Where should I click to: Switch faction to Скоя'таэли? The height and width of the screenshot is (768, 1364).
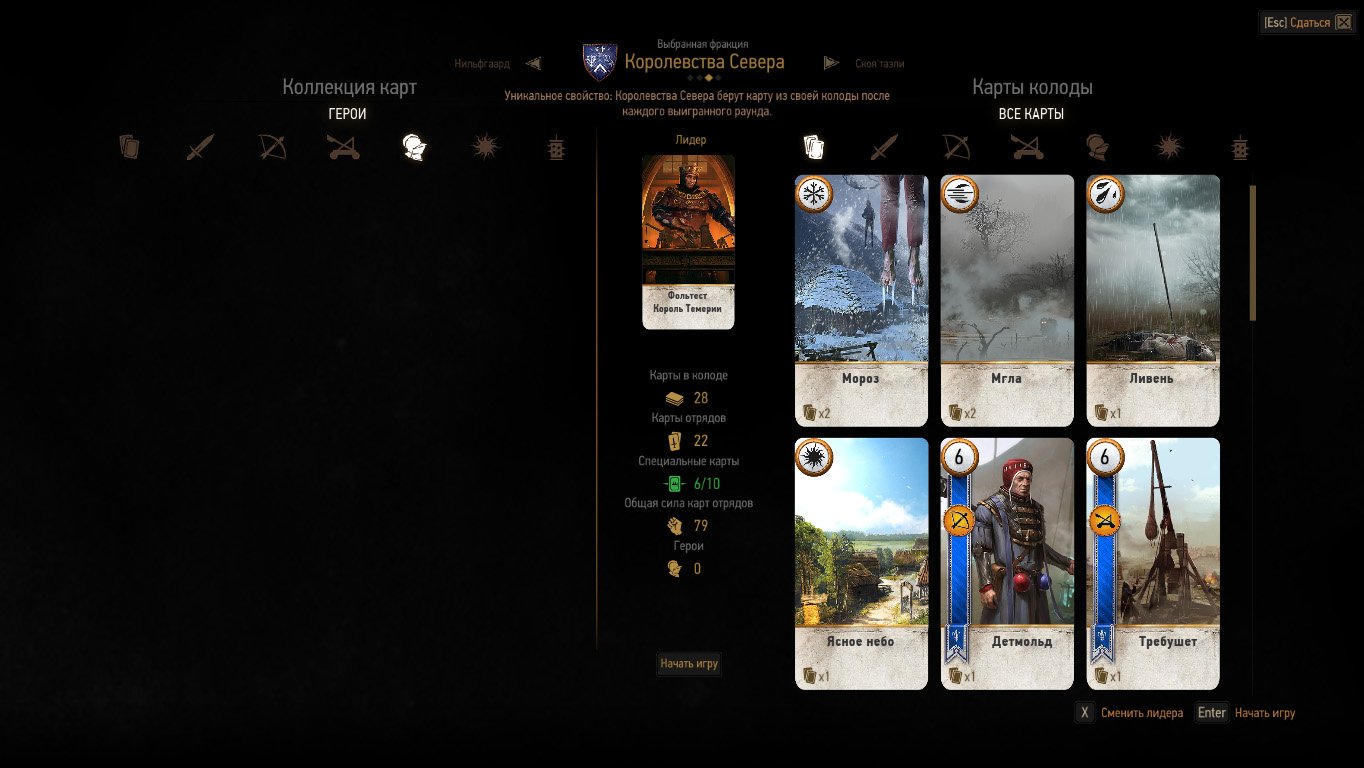coord(878,62)
